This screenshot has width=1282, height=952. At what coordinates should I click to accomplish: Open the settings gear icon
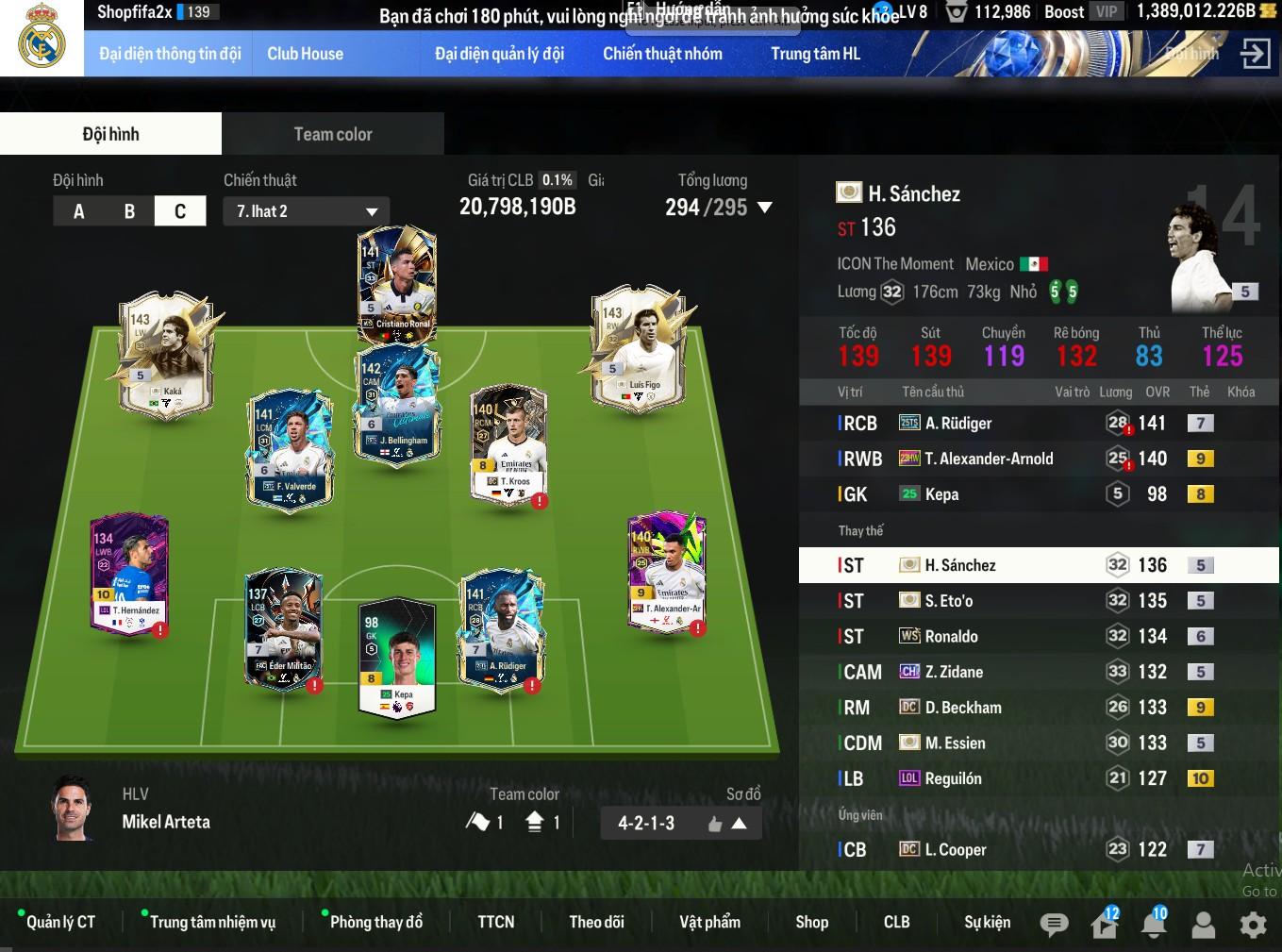click(x=1253, y=925)
